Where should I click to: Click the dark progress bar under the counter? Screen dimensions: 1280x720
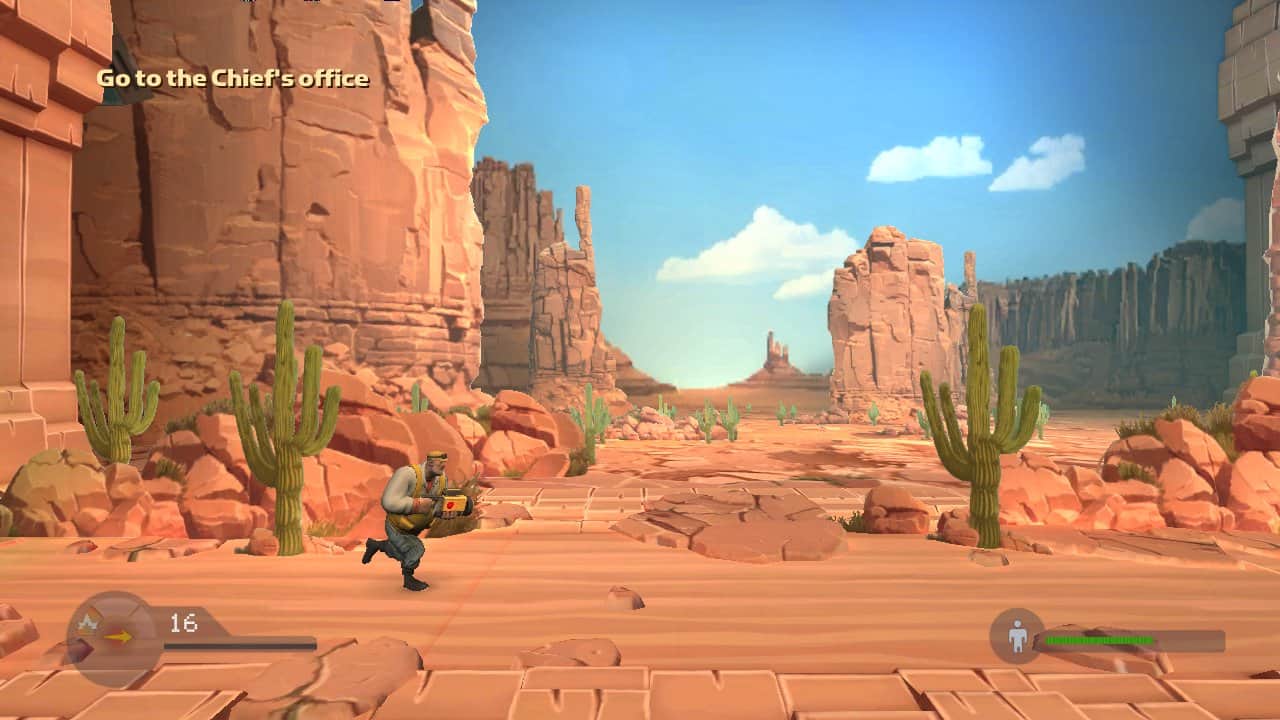[240, 645]
